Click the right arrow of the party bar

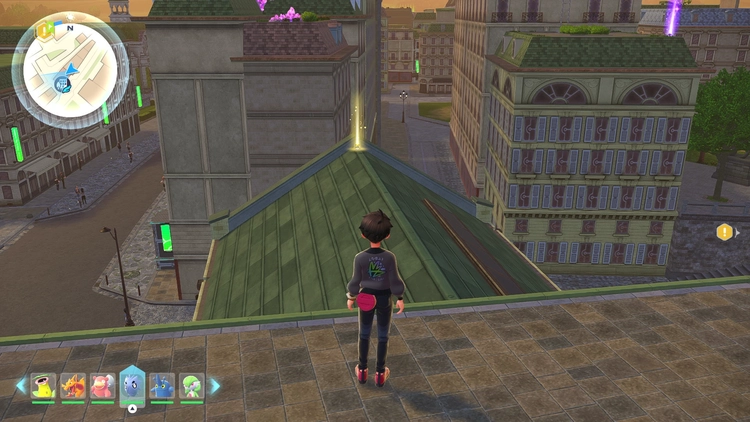coord(214,386)
